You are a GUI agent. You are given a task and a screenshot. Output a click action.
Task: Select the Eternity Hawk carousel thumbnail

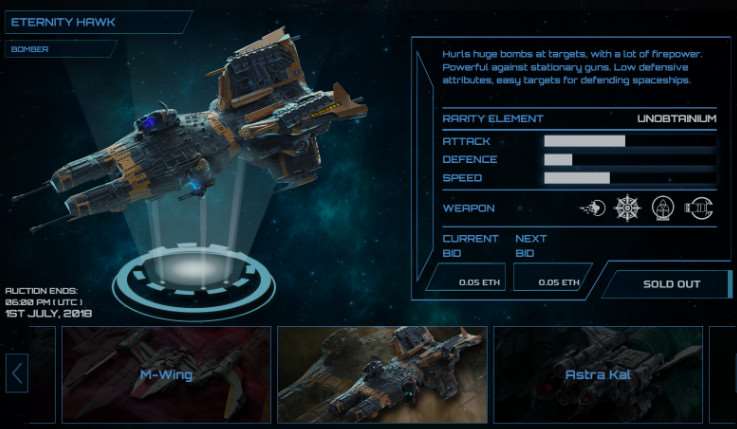click(381, 375)
